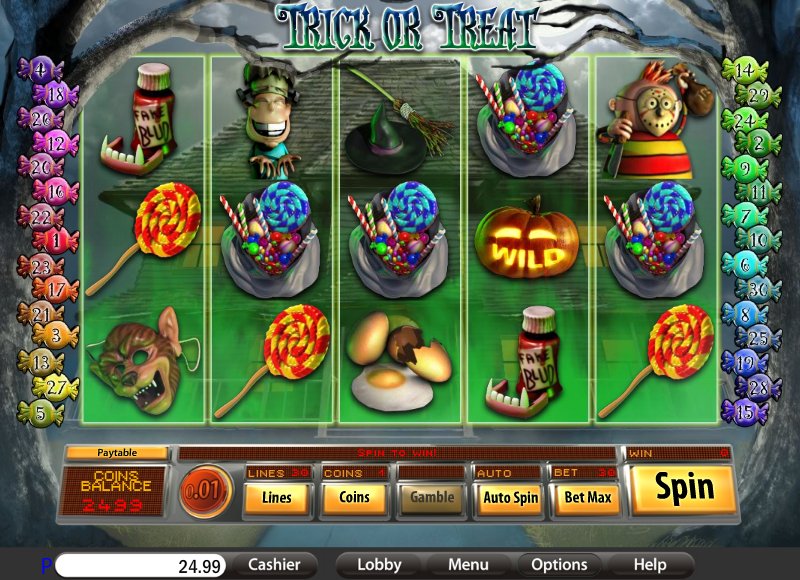Change the number of Lines
The image size is (800, 580).
click(276, 496)
